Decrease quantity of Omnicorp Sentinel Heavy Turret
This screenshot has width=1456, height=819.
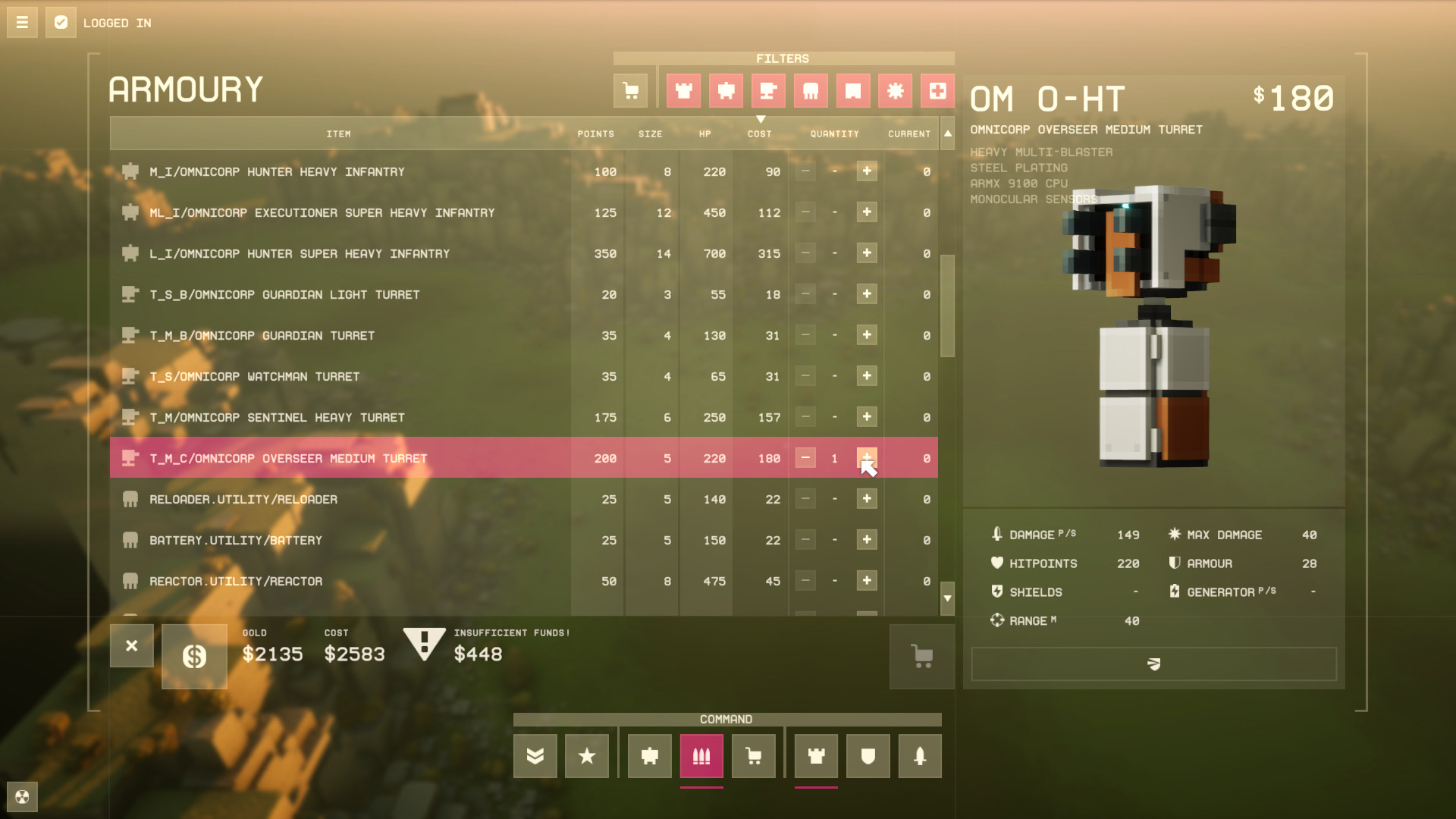click(x=805, y=416)
